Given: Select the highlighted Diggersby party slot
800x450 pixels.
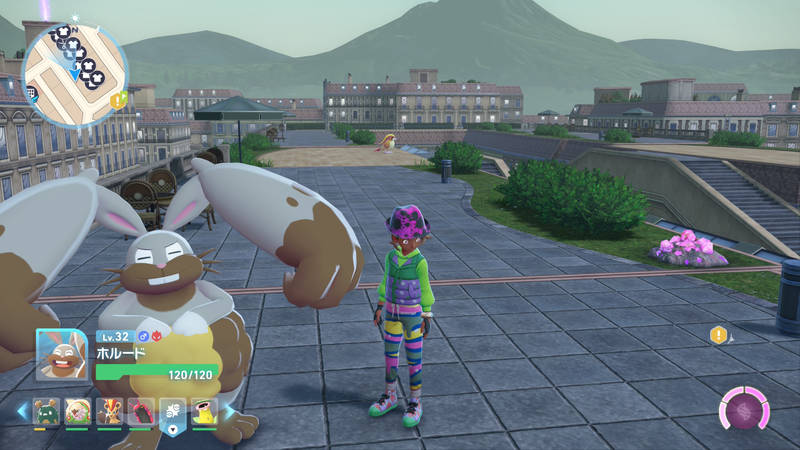Looking at the screenshot, I should tap(173, 411).
